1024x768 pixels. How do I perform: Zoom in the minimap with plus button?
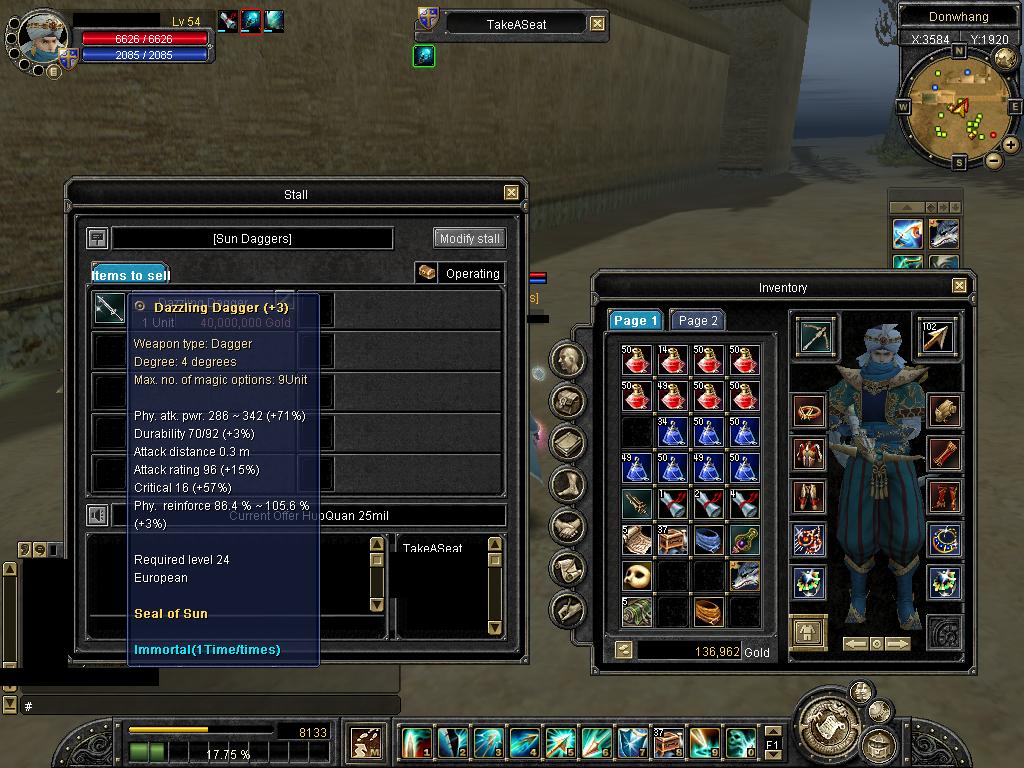[1011, 145]
